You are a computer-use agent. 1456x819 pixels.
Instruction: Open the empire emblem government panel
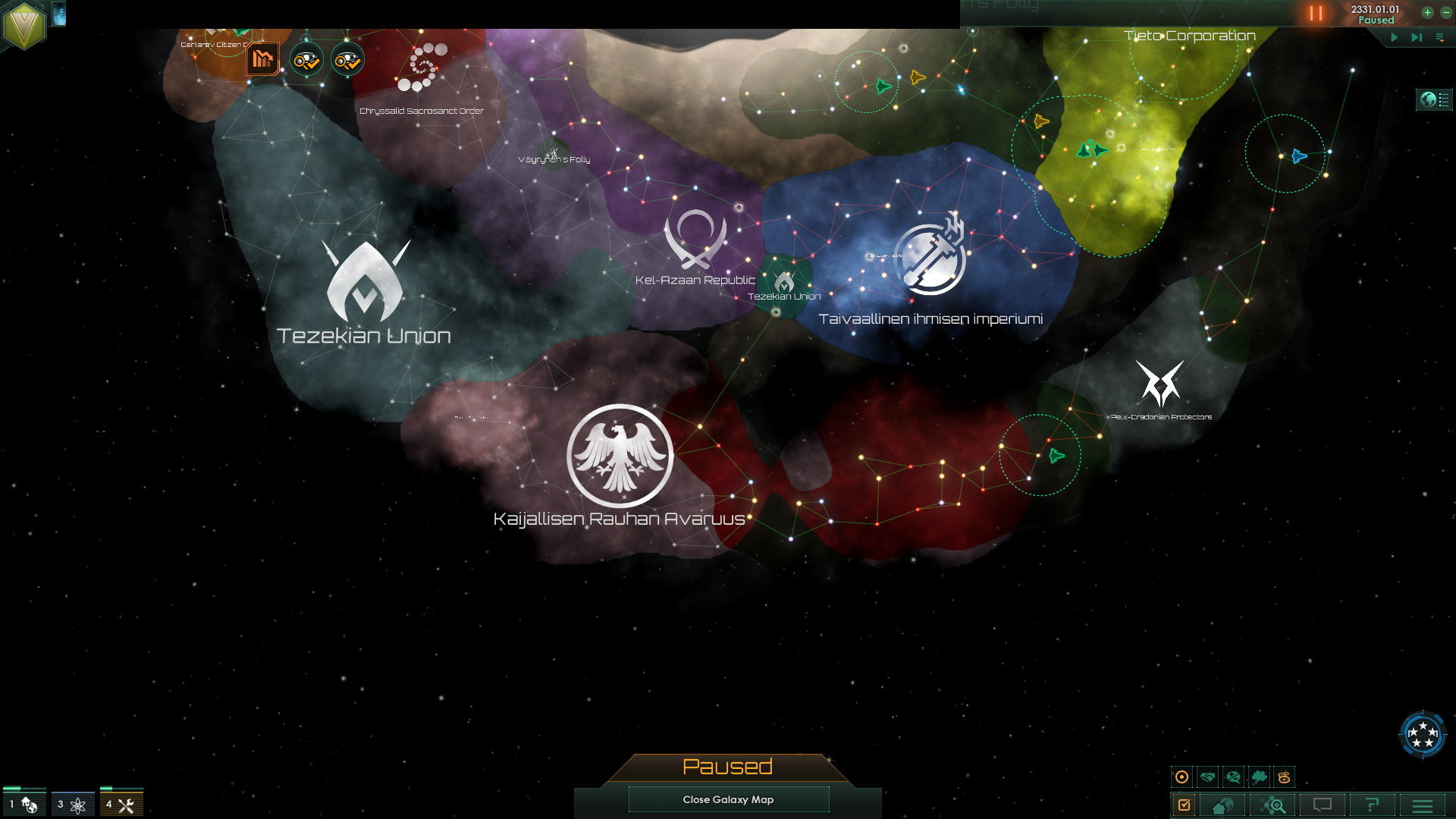(24, 25)
